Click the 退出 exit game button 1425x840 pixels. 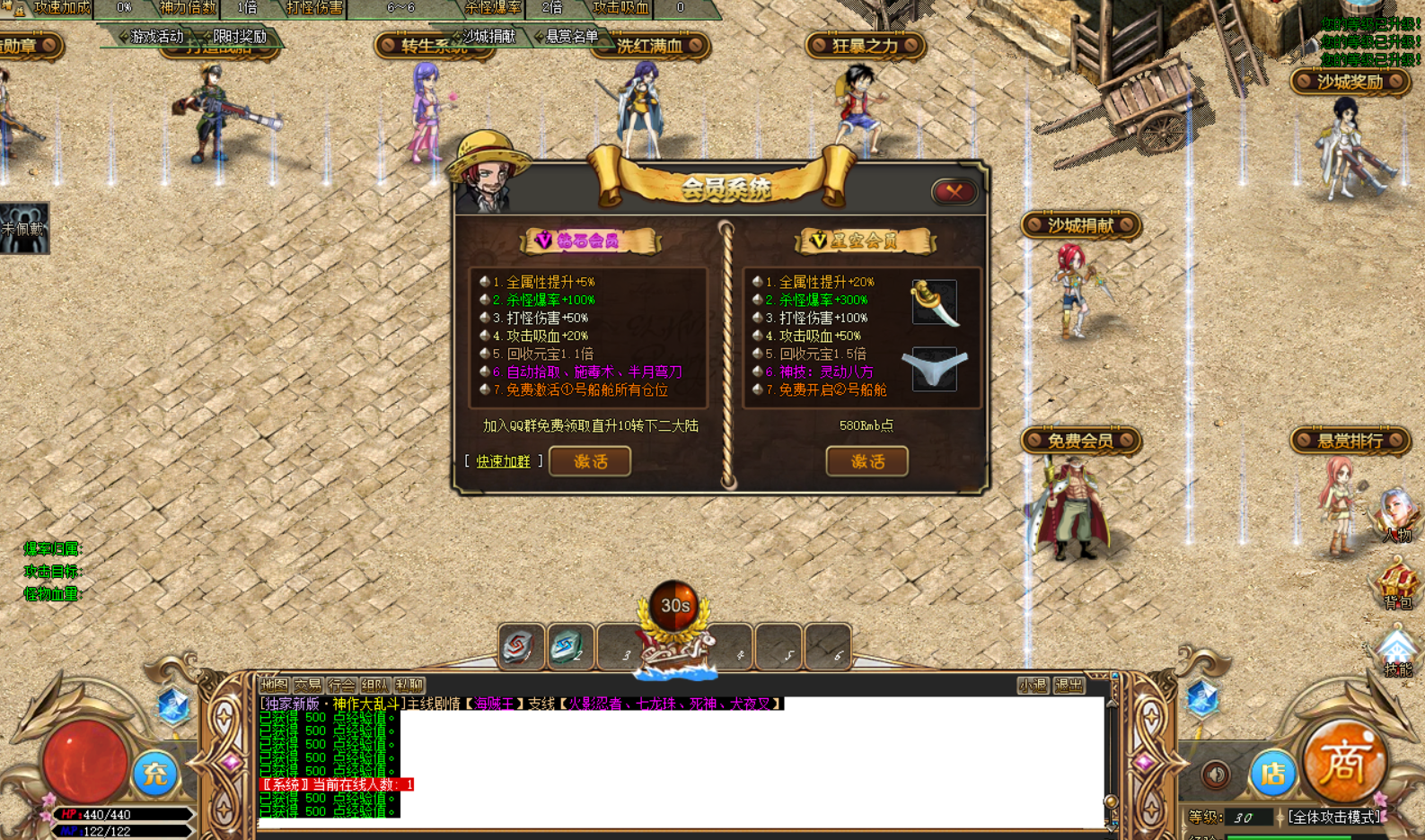coord(1069,686)
